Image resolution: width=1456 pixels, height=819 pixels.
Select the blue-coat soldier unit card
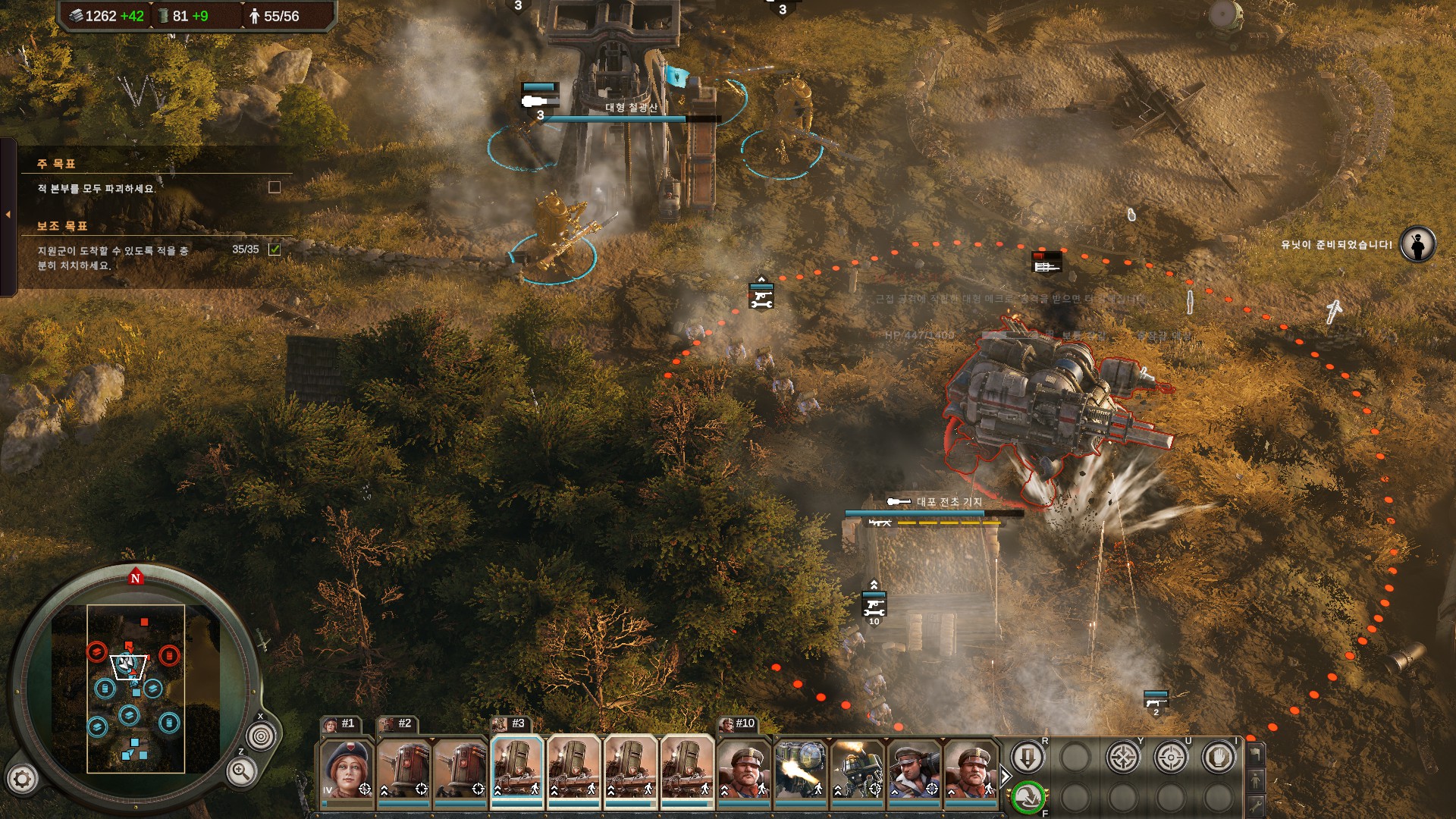[914, 768]
